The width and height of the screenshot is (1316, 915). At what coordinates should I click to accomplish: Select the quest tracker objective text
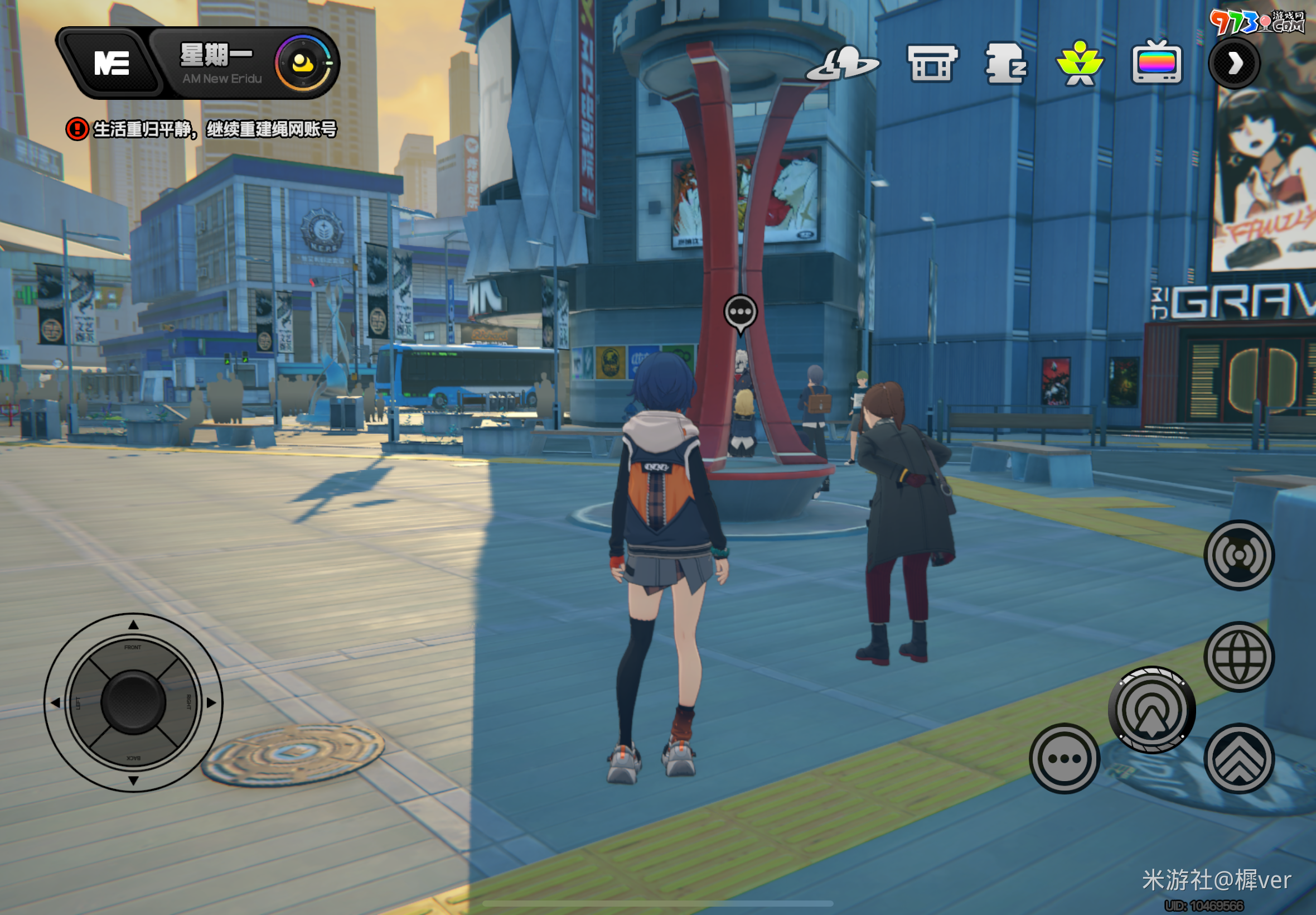coord(214,129)
